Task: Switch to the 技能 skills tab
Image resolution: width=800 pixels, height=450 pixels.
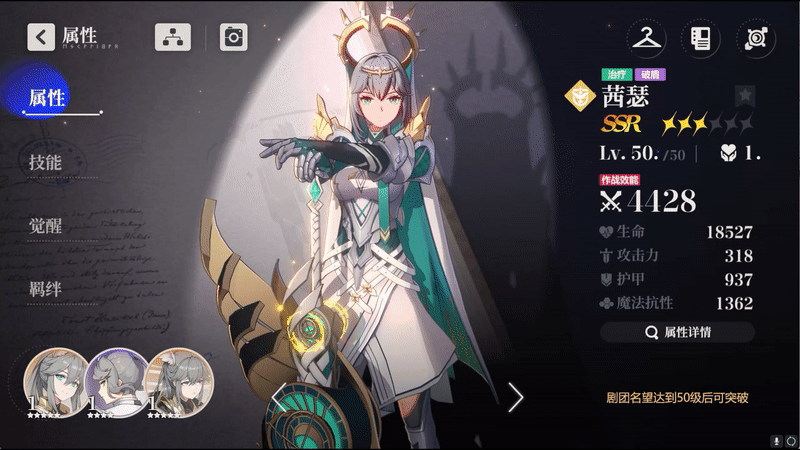Action: (45, 162)
